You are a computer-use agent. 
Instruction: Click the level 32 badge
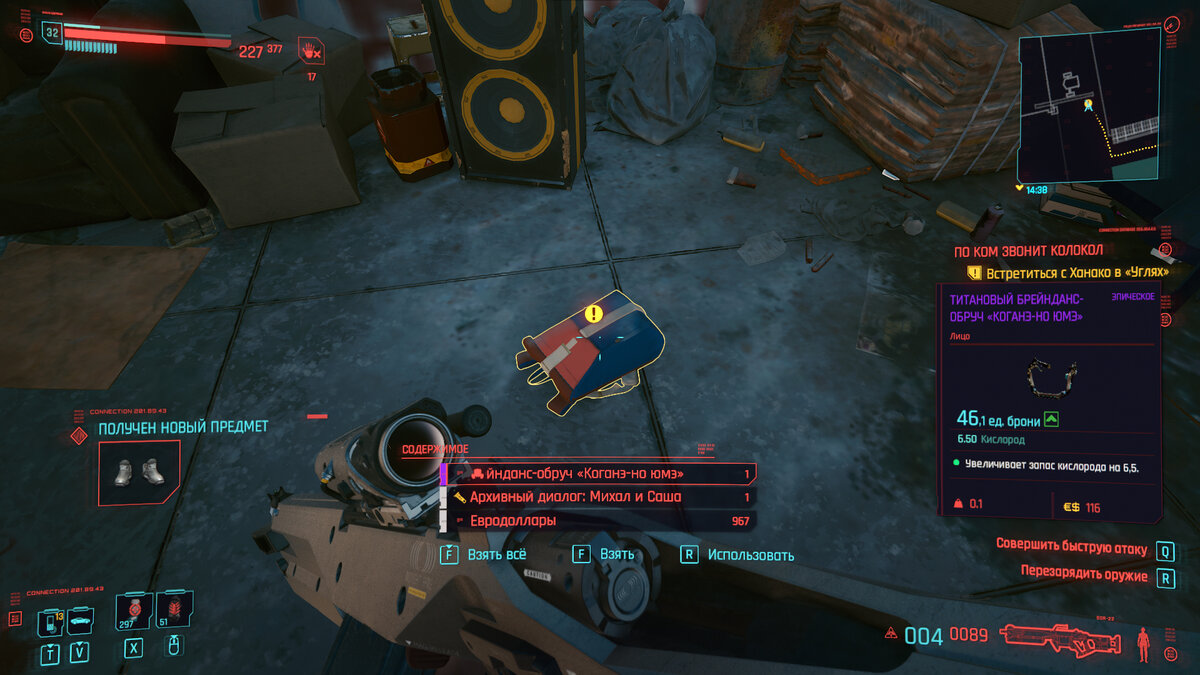tap(52, 33)
